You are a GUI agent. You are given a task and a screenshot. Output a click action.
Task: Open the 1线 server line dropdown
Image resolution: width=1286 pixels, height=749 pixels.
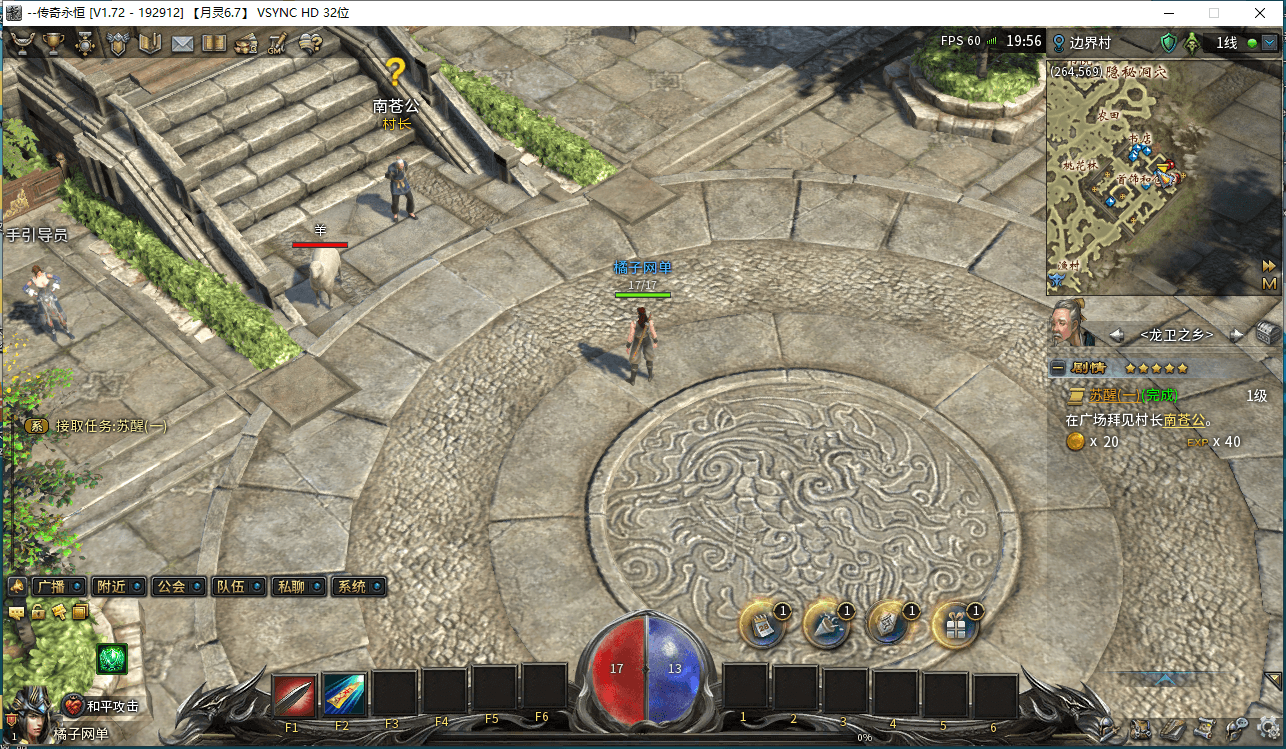click(1269, 43)
